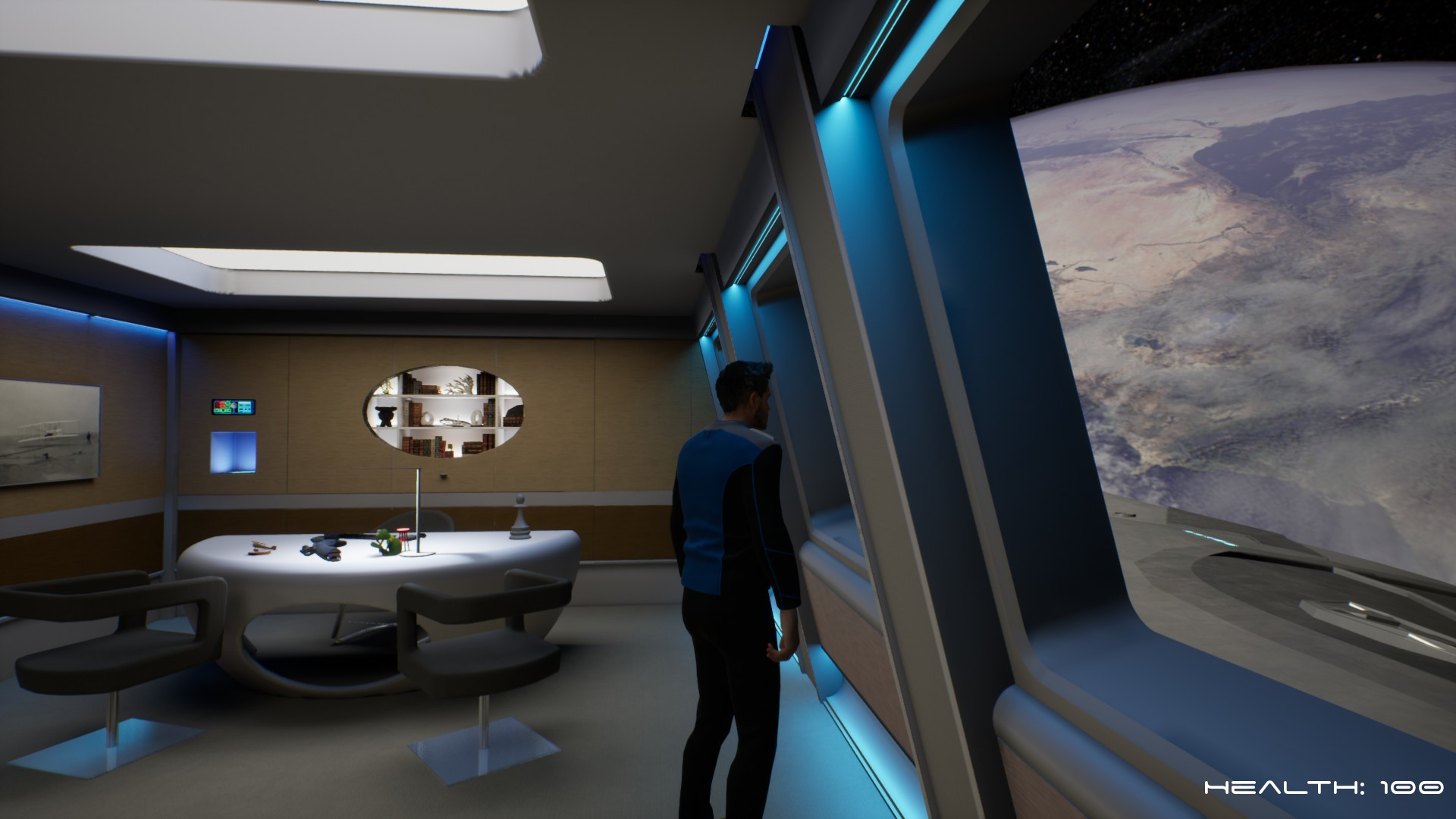1456x819 pixels.
Task: Select the white chess pawn on the desk
Action: pyautogui.click(x=520, y=517)
